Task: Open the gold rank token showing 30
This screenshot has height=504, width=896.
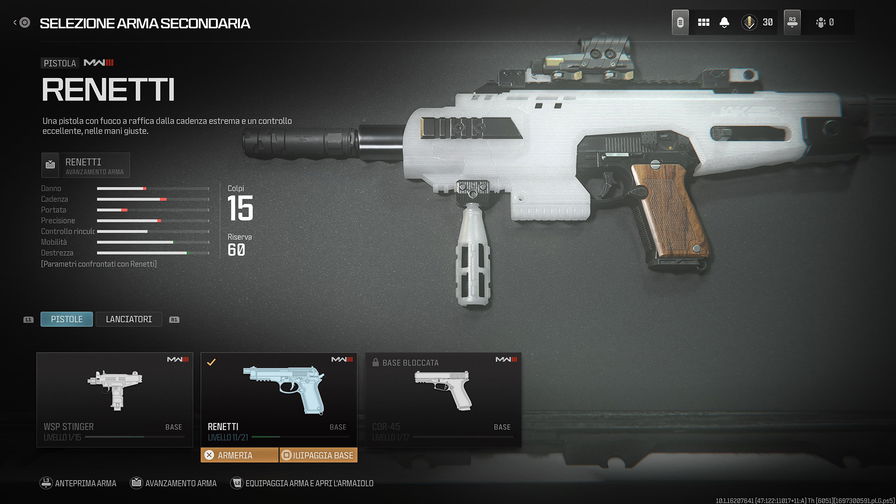Action: [758, 22]
